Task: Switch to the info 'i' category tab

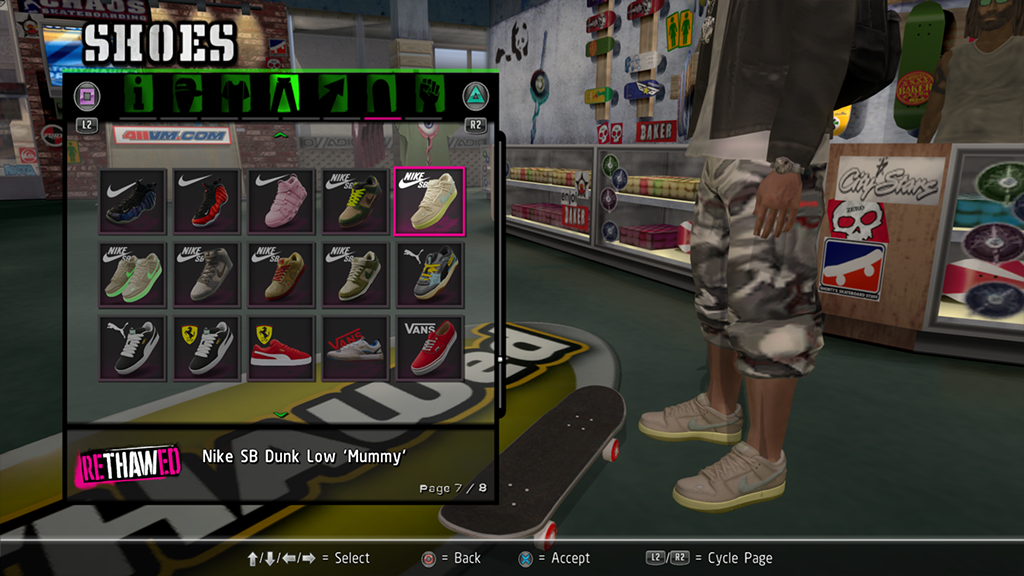Action: point(139,95)
